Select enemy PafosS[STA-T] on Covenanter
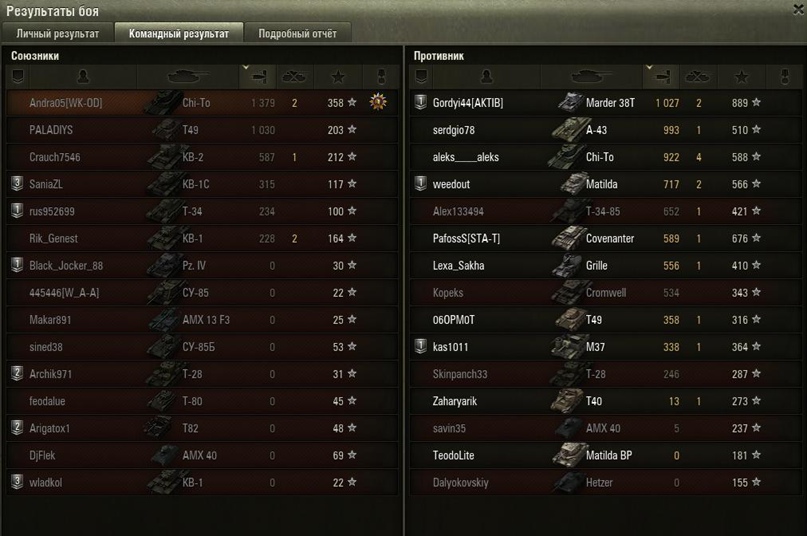 coord(467,239)
